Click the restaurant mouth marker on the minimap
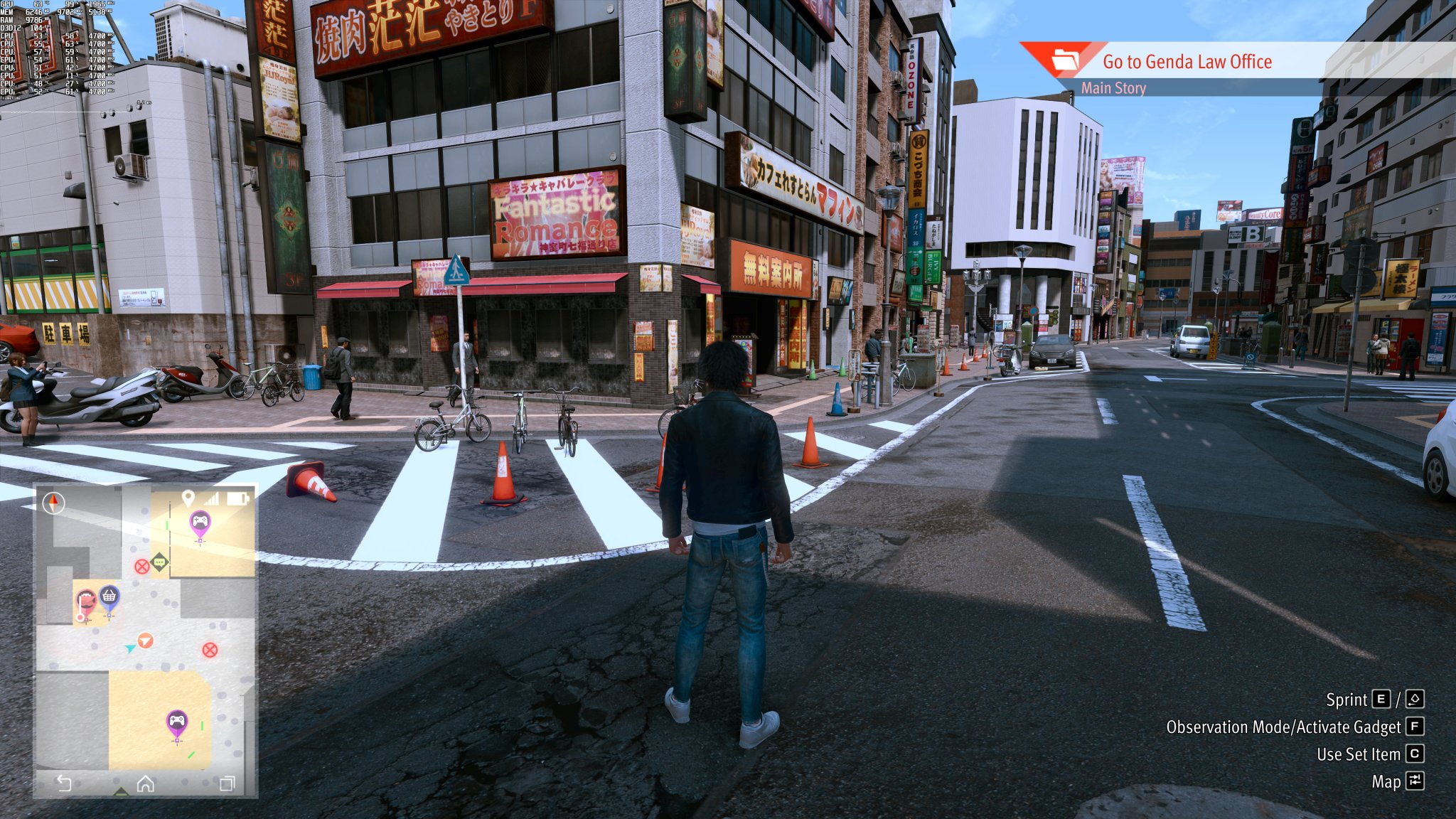The height and width of the screenshot is (819, 1456). [87, 599]
